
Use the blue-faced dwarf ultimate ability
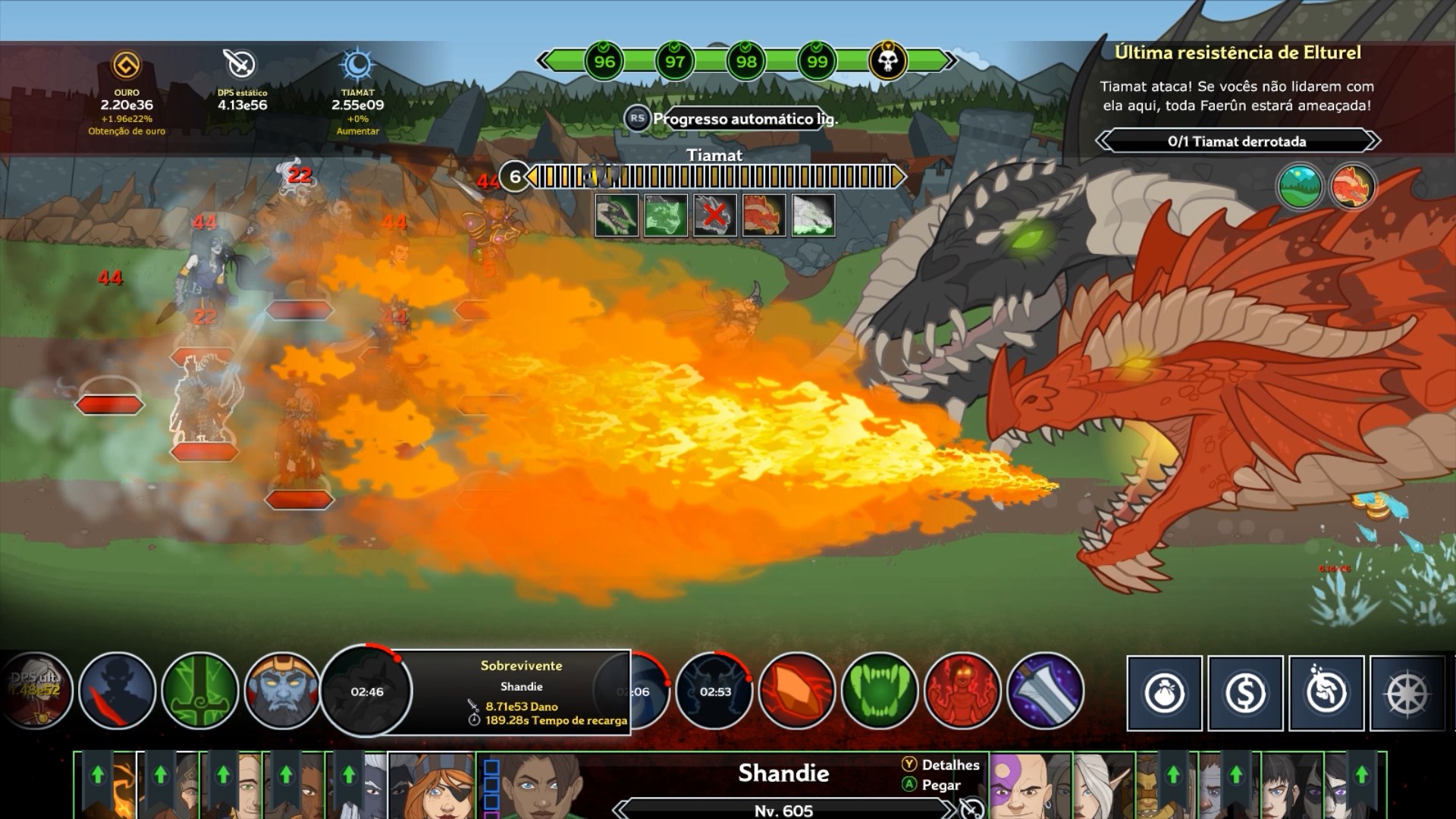[282, 691]
